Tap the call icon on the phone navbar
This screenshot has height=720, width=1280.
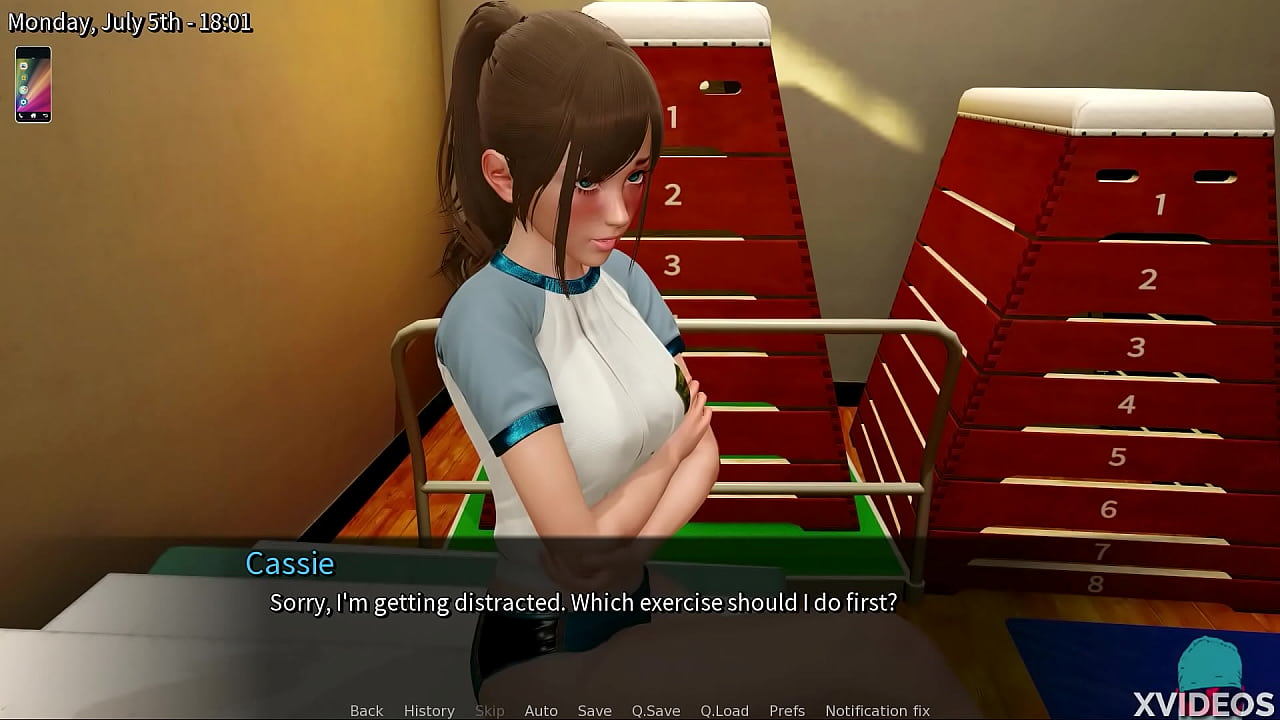coord(21,116)
